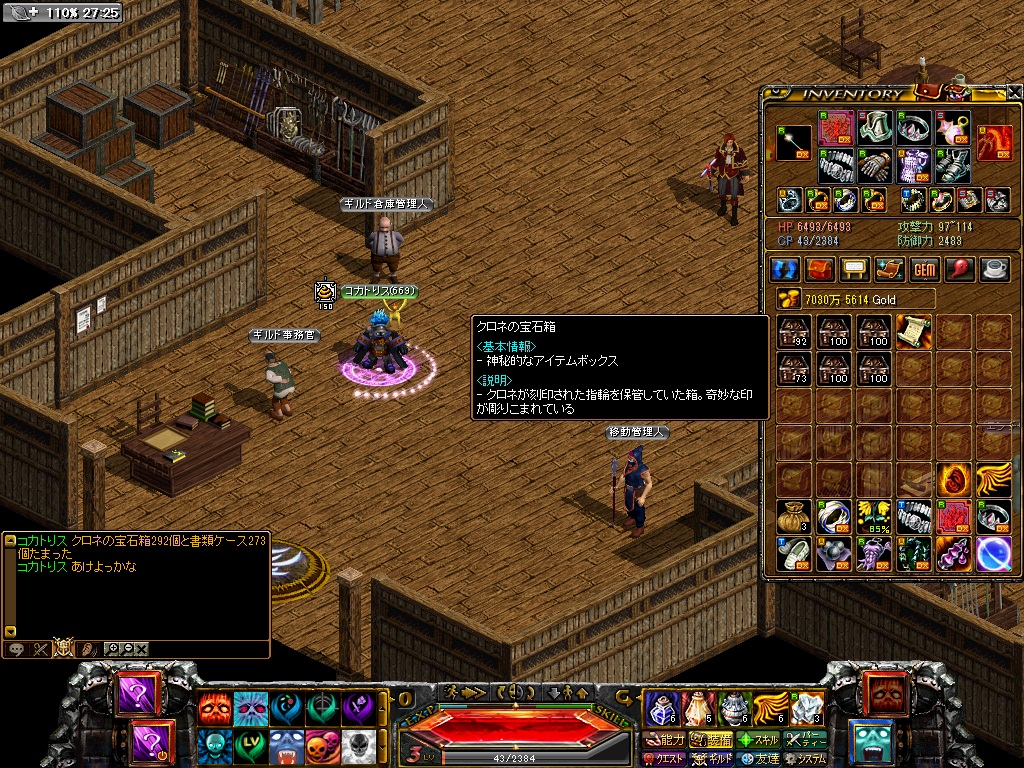The height and width of the screenshot is (768, 1024).
Task: Select the treasure box stack of 73
Action: tap(795, 369)
